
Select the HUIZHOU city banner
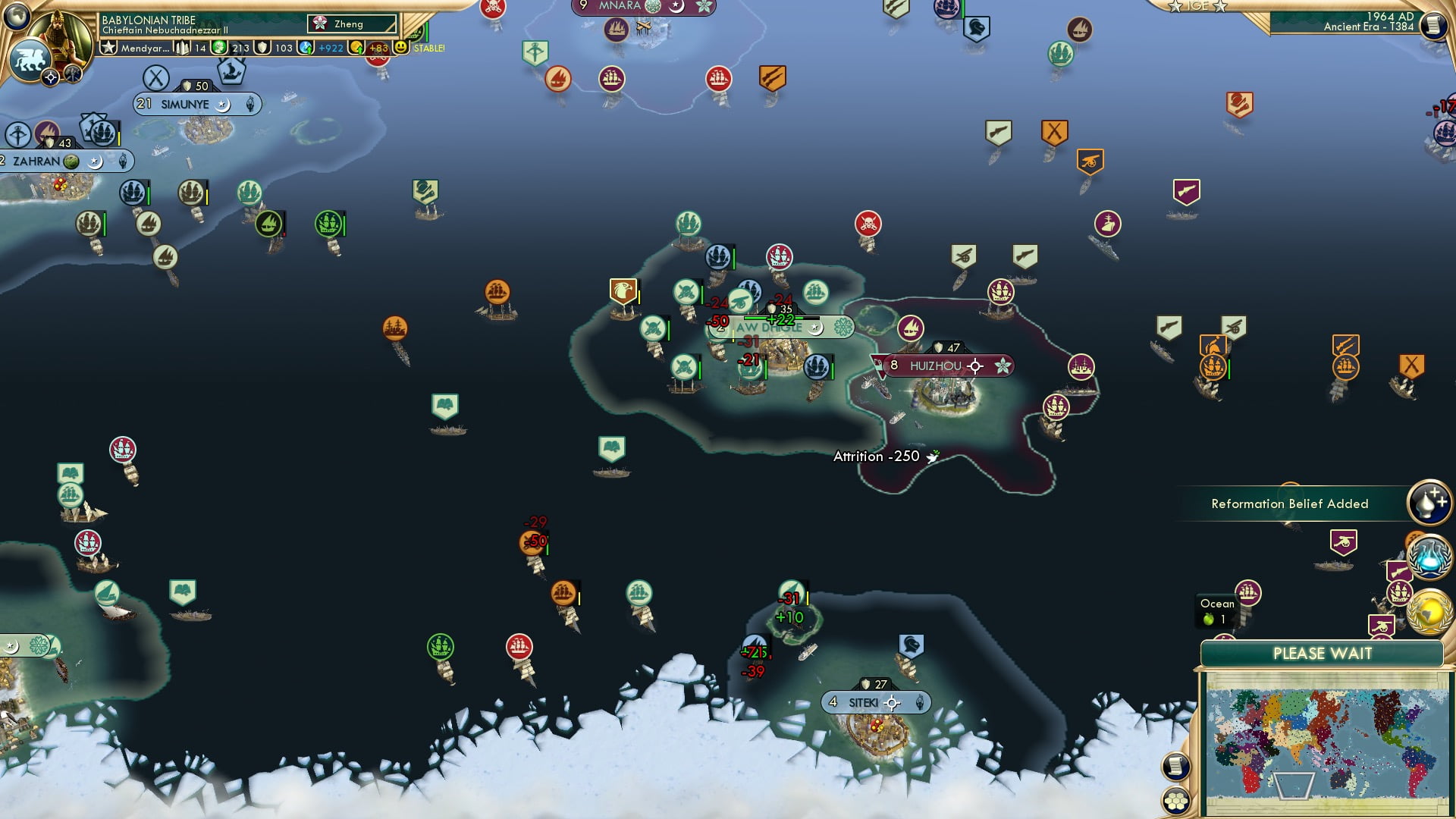click(x=940, y=365)
